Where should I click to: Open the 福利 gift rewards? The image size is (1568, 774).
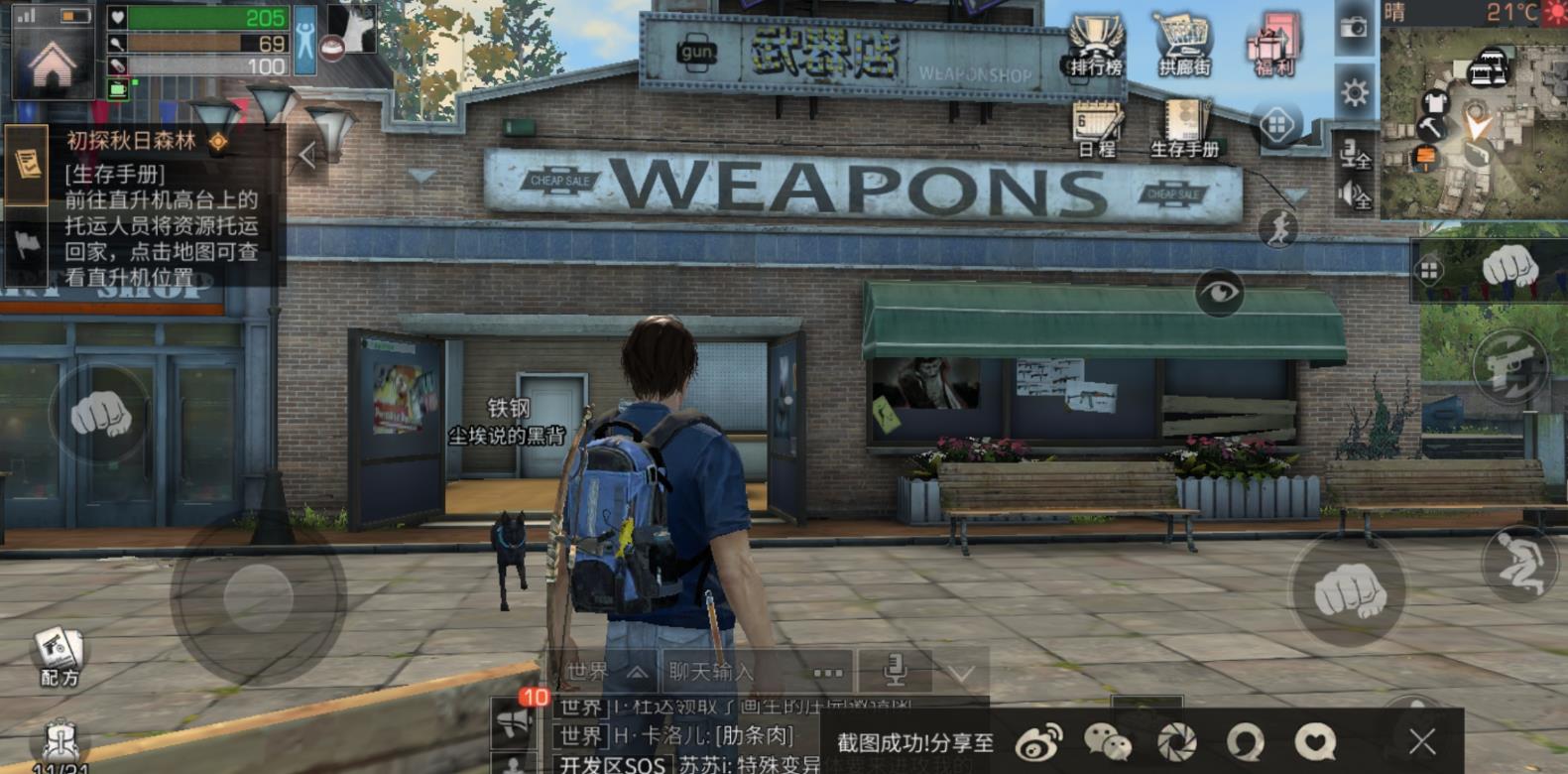(1273, 47)
